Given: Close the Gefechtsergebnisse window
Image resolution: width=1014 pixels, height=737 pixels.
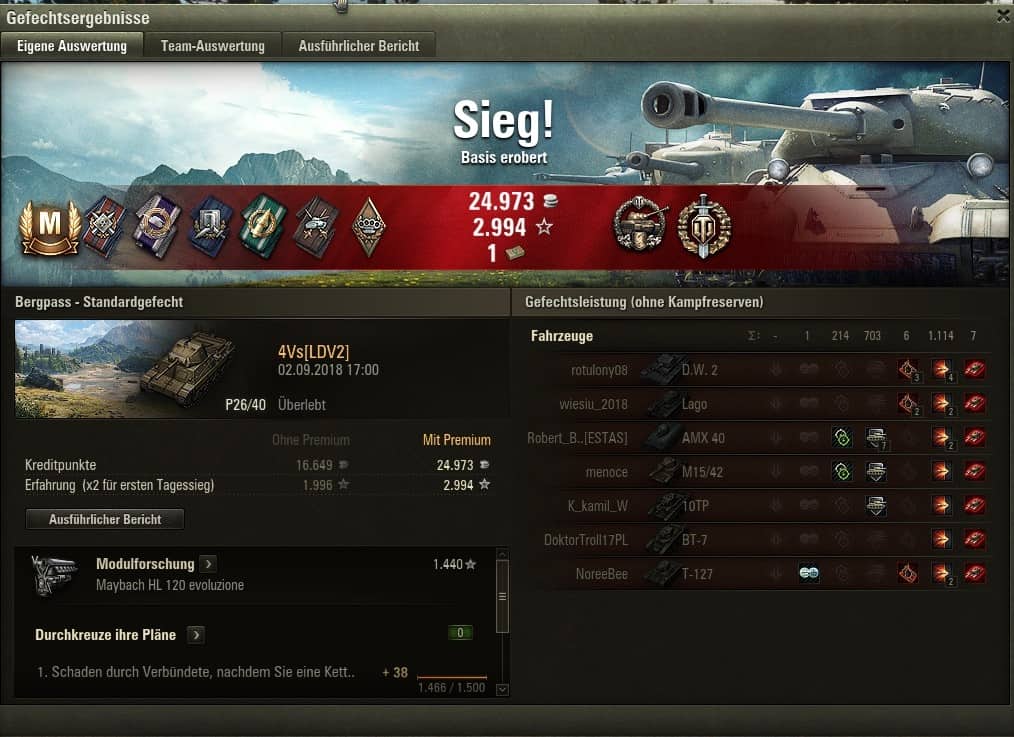Looking at the screenshot, I should (x=1003, y=16).
